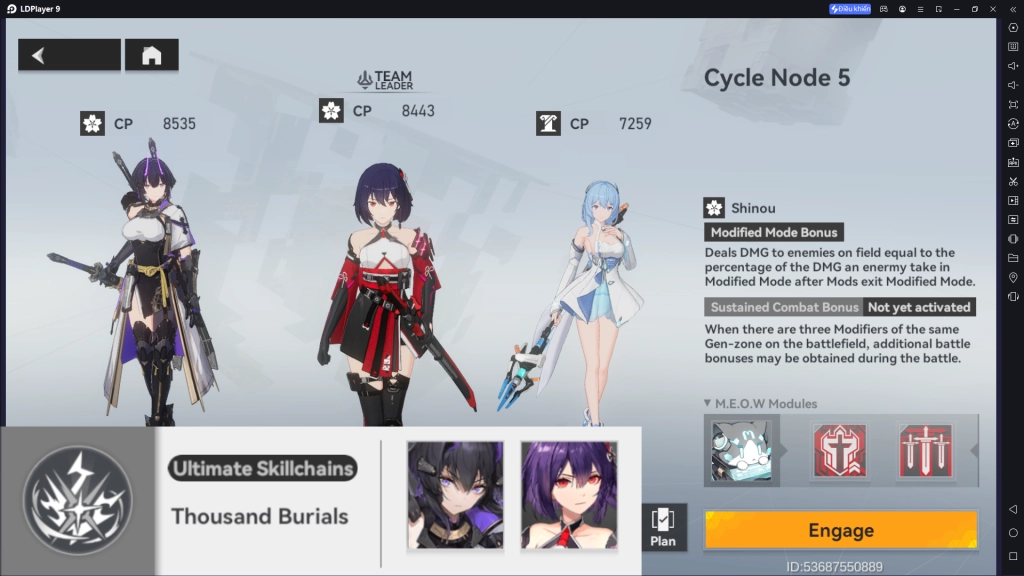Image resolution: width=1024 pixels, height=576 pixels.
Task: Collapse the M.E.O.W Modules section
Action: point(708,404)
